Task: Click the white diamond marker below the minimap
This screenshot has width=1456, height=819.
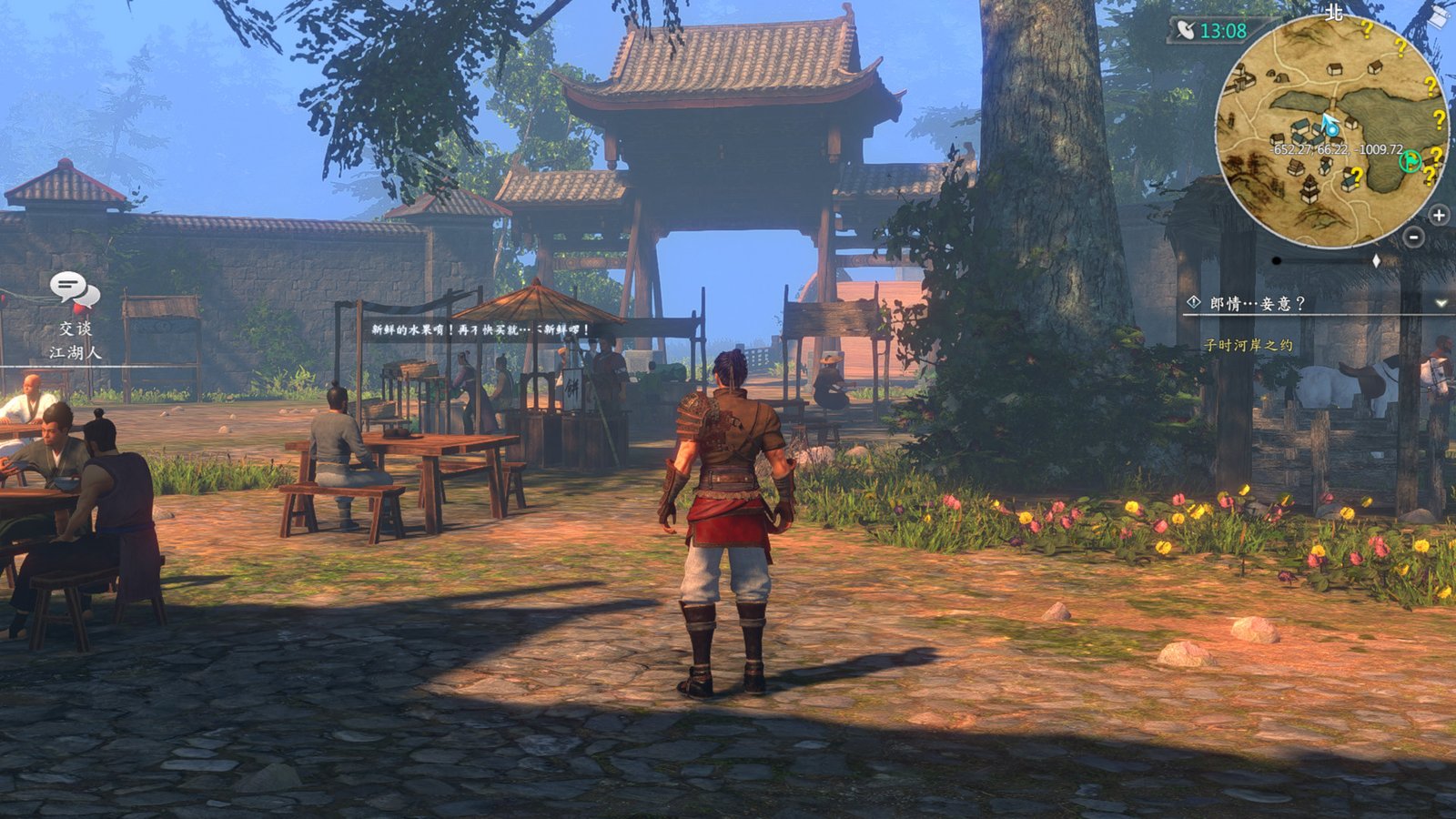Action: (1376, 260)
